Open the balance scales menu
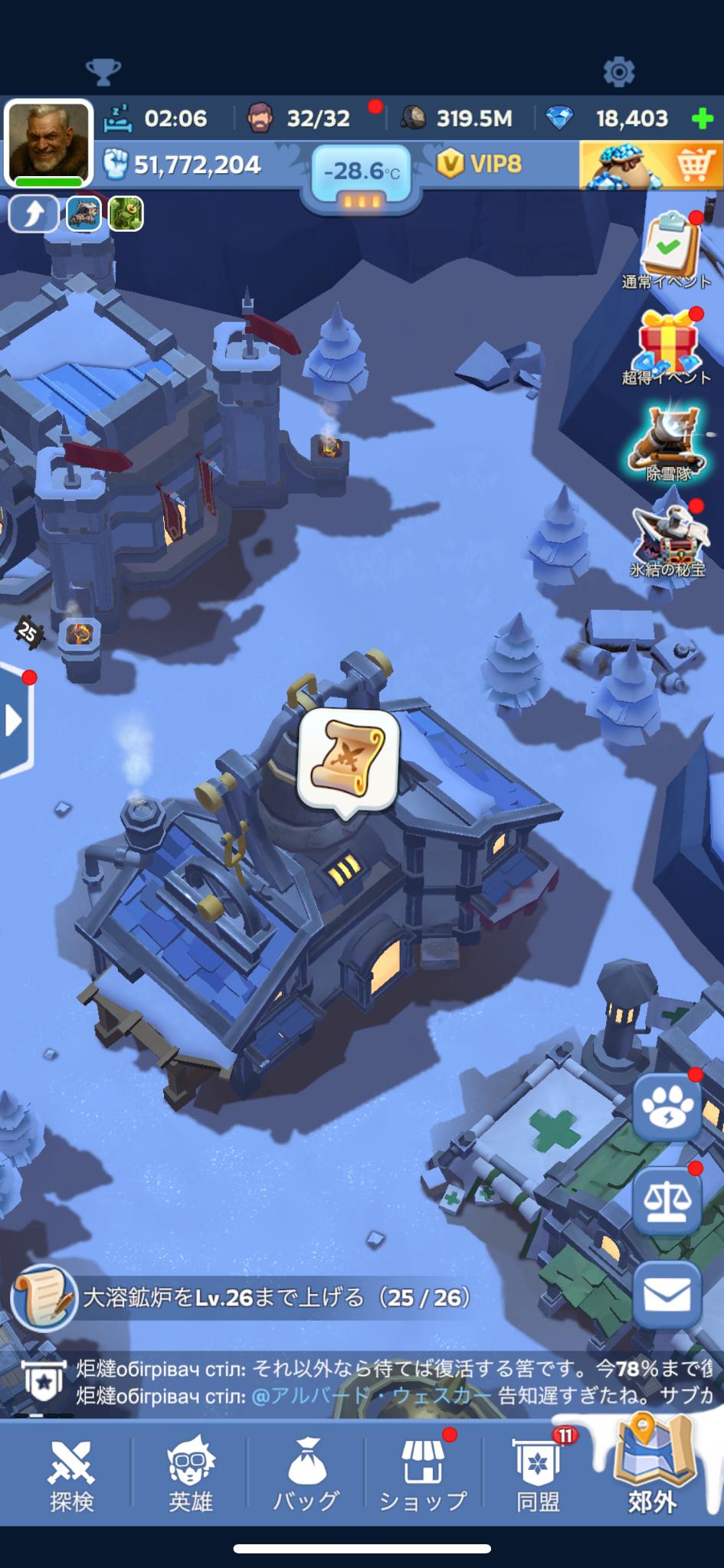 (x=667, y=1200)
